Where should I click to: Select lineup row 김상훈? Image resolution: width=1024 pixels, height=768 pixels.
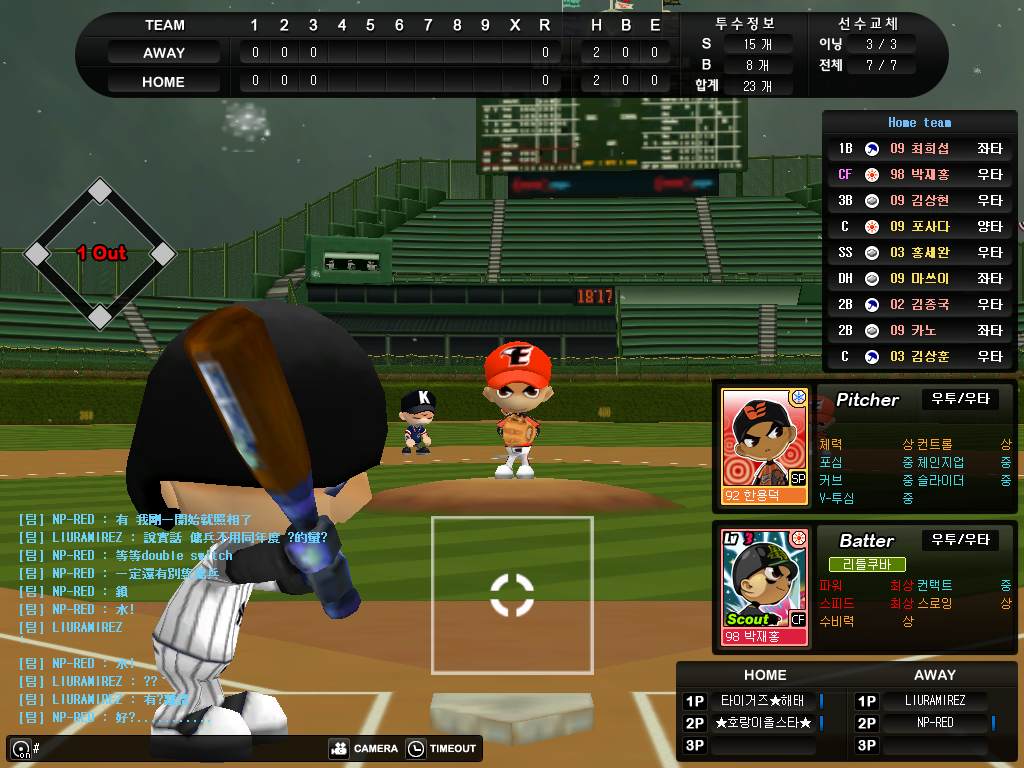coord(920,357)
